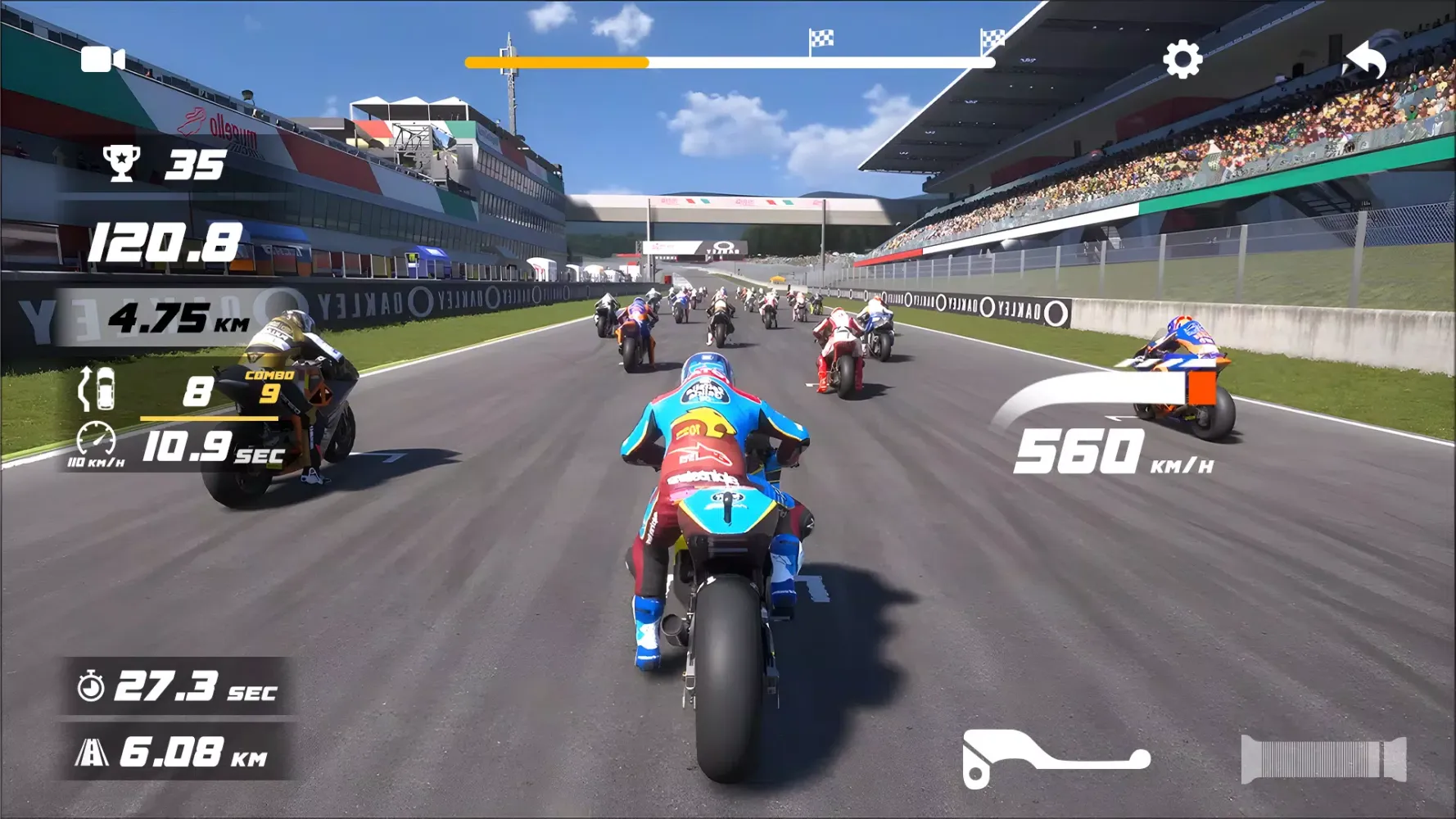This screenshot has width=1456, height=819.
Task: Select the COMBO 9 counter
Action: point(271,385)
